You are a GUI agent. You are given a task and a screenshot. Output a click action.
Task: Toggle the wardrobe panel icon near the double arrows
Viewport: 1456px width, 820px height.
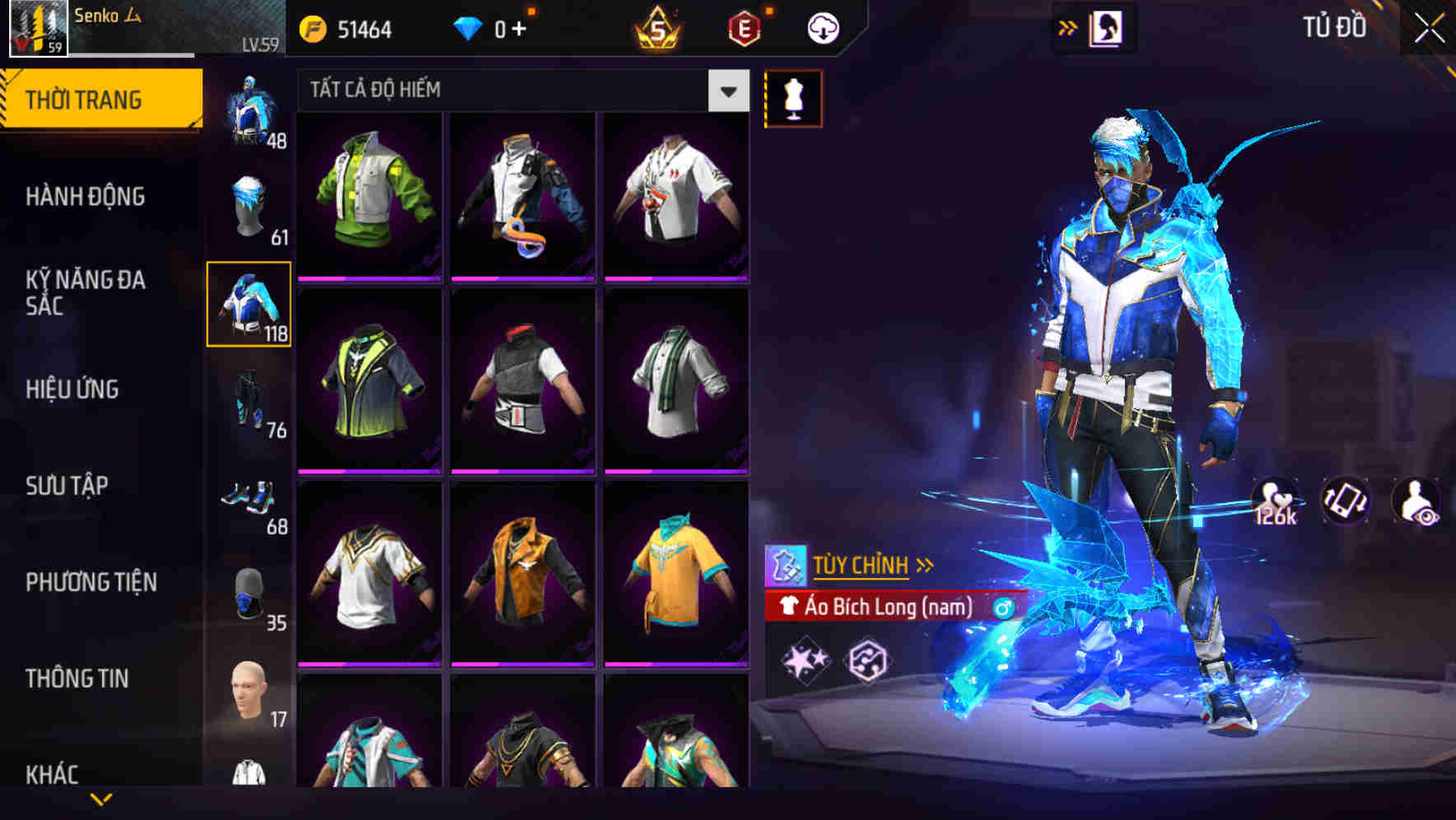pos(1106,26)
